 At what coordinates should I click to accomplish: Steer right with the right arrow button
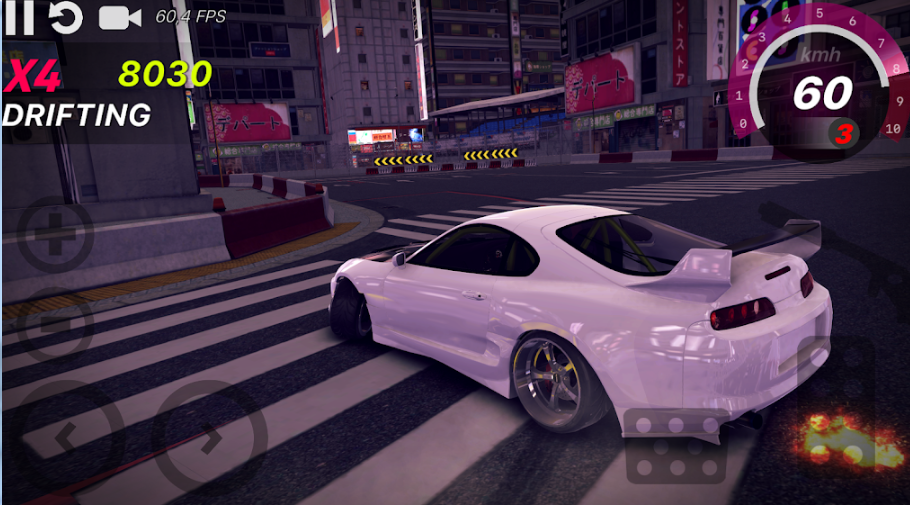point(209,438)
